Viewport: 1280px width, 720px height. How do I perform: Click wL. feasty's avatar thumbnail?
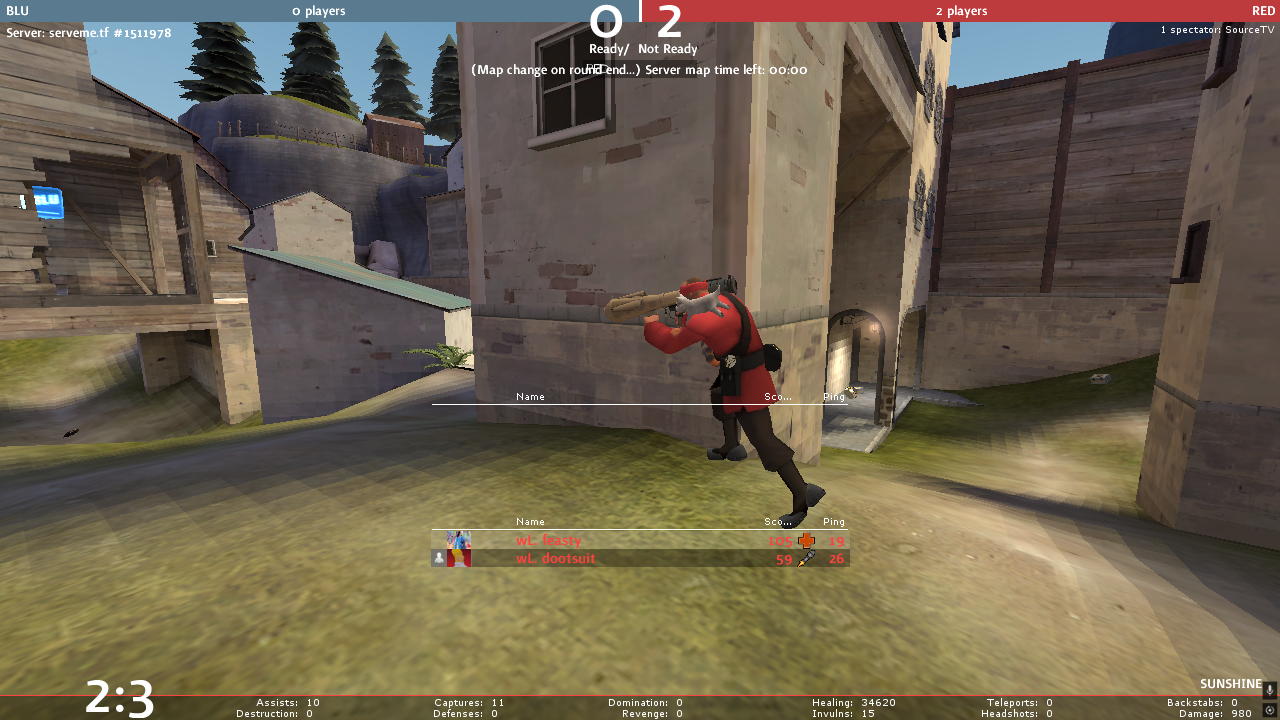coord(459,541)
